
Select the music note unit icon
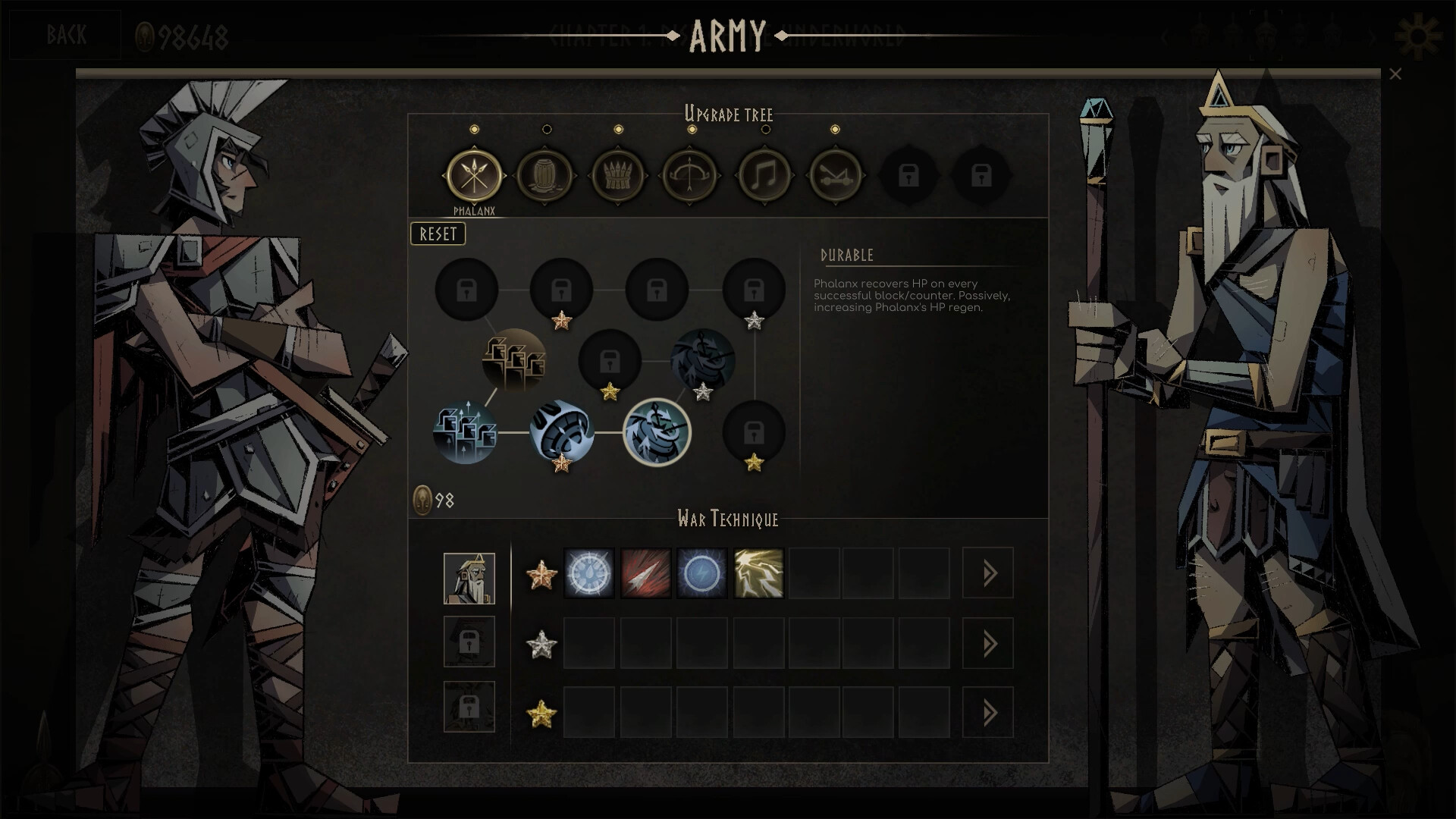(x=765, y=175)
